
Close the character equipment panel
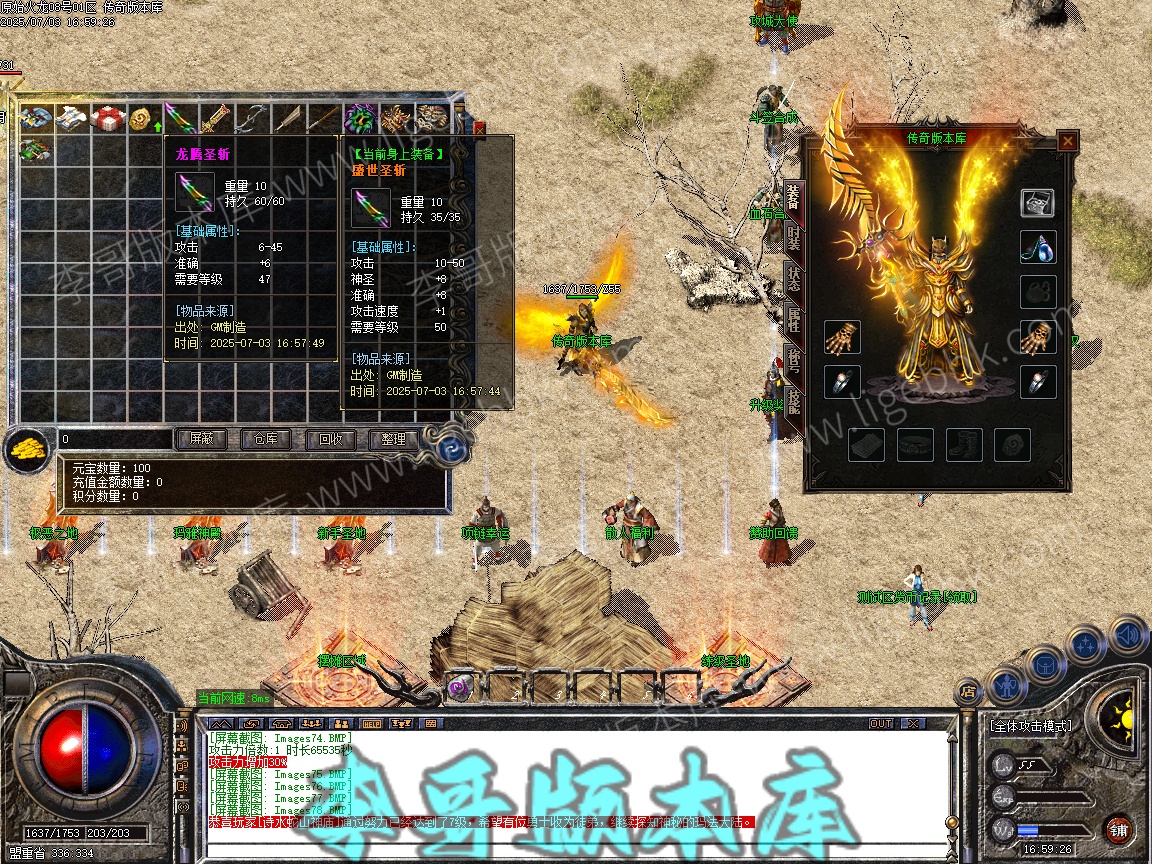tap(1068, 141)
